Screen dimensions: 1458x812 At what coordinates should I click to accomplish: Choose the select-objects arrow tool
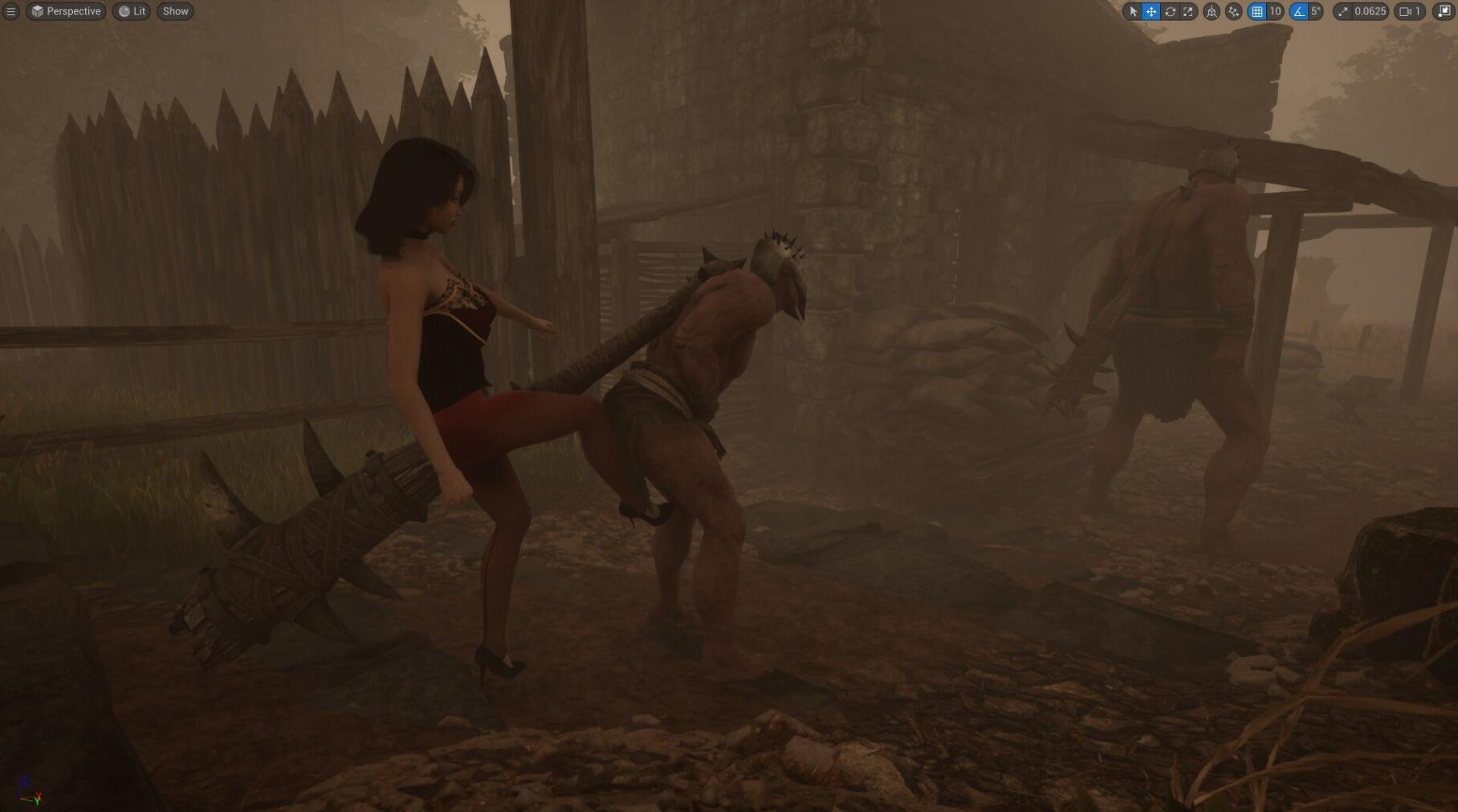pos(1133,11)
